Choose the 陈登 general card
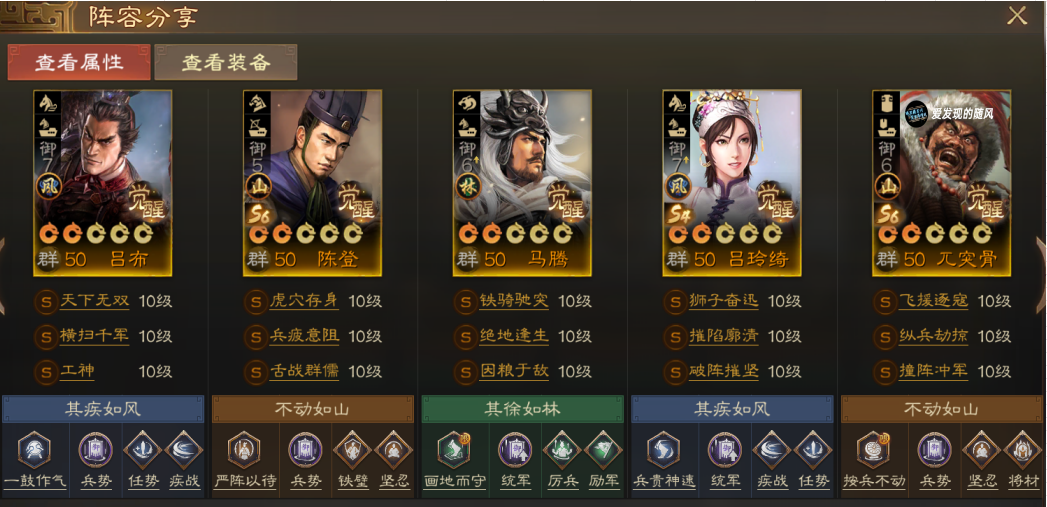This screenshot has height=507, width=1047. (x=312, y=182)
